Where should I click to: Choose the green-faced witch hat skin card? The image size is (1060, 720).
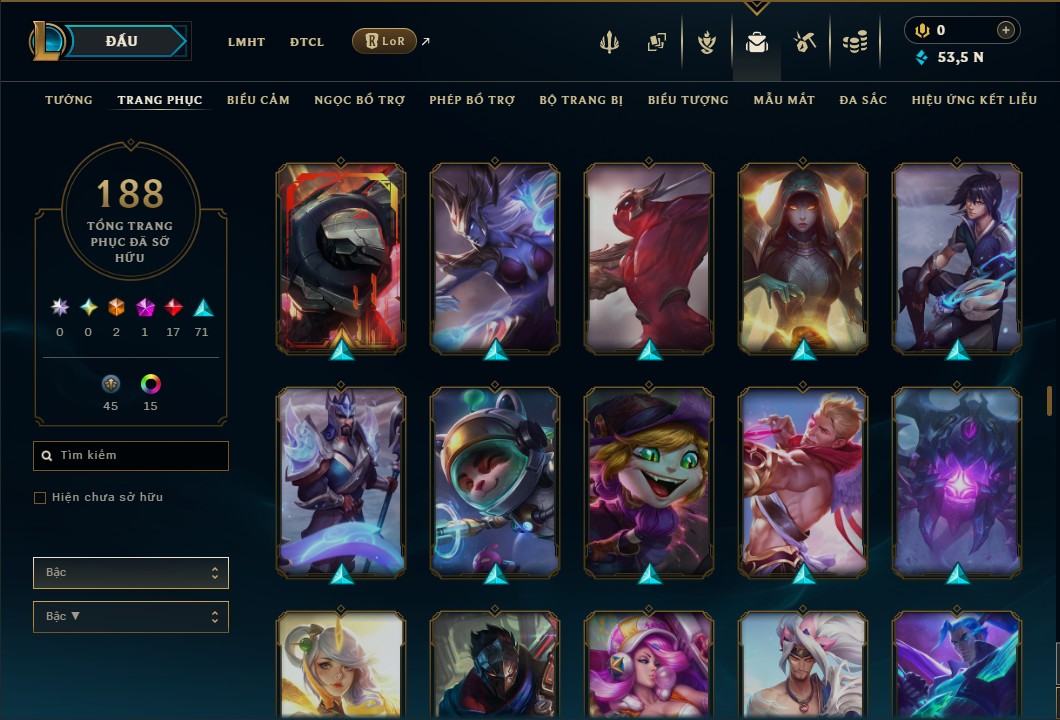click(x=649, y=481)
